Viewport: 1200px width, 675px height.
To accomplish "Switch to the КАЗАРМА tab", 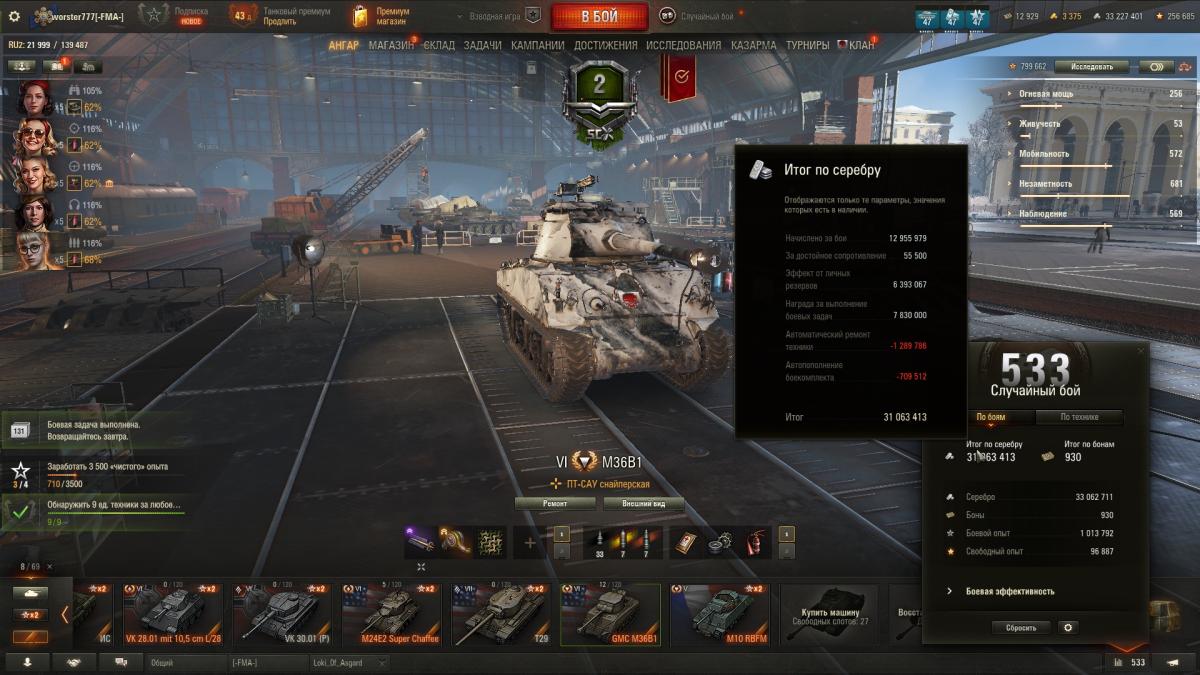I will pos(753,45).
